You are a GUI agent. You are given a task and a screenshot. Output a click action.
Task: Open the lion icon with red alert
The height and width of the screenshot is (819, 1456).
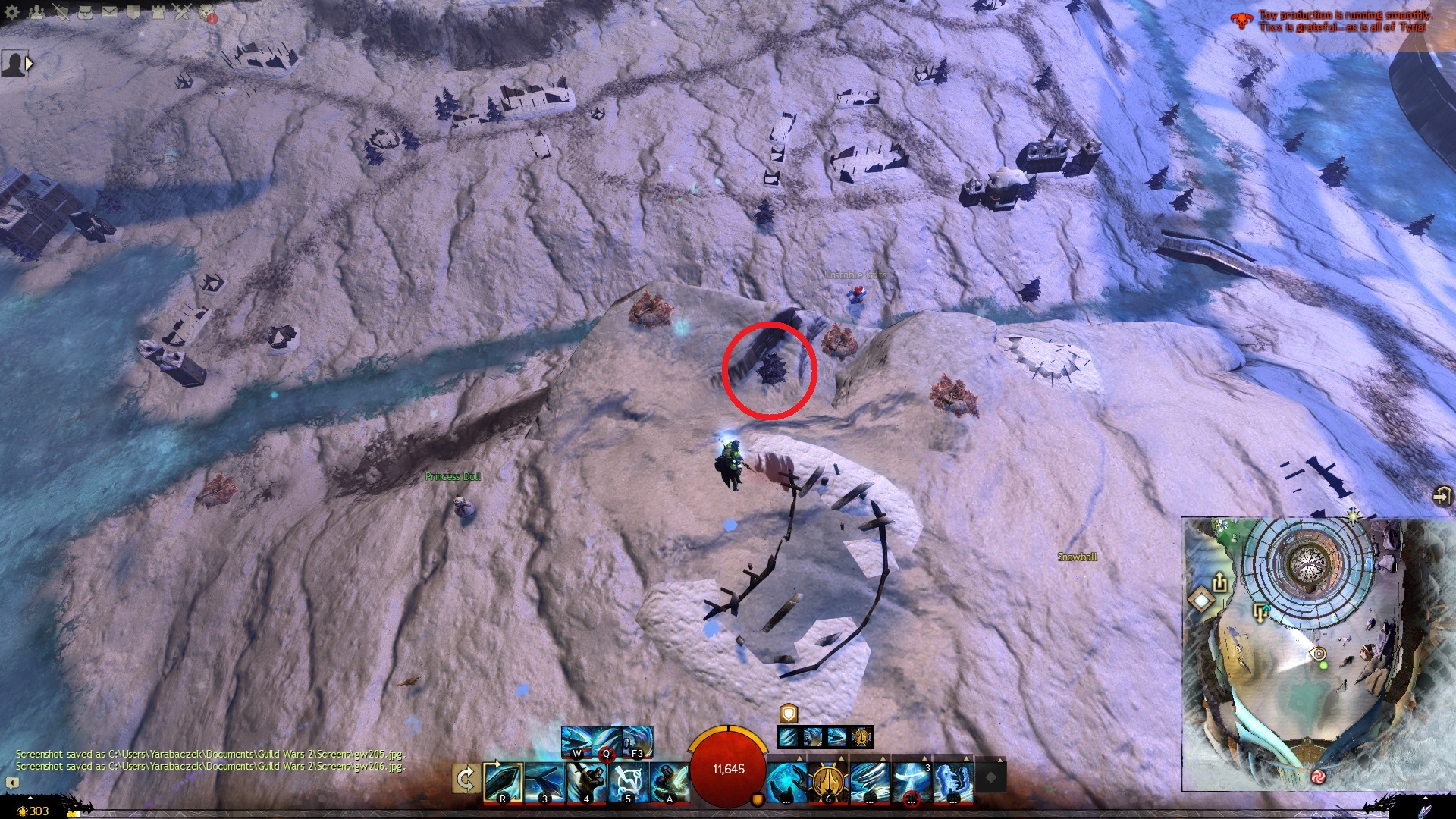[x=207, y=13]
